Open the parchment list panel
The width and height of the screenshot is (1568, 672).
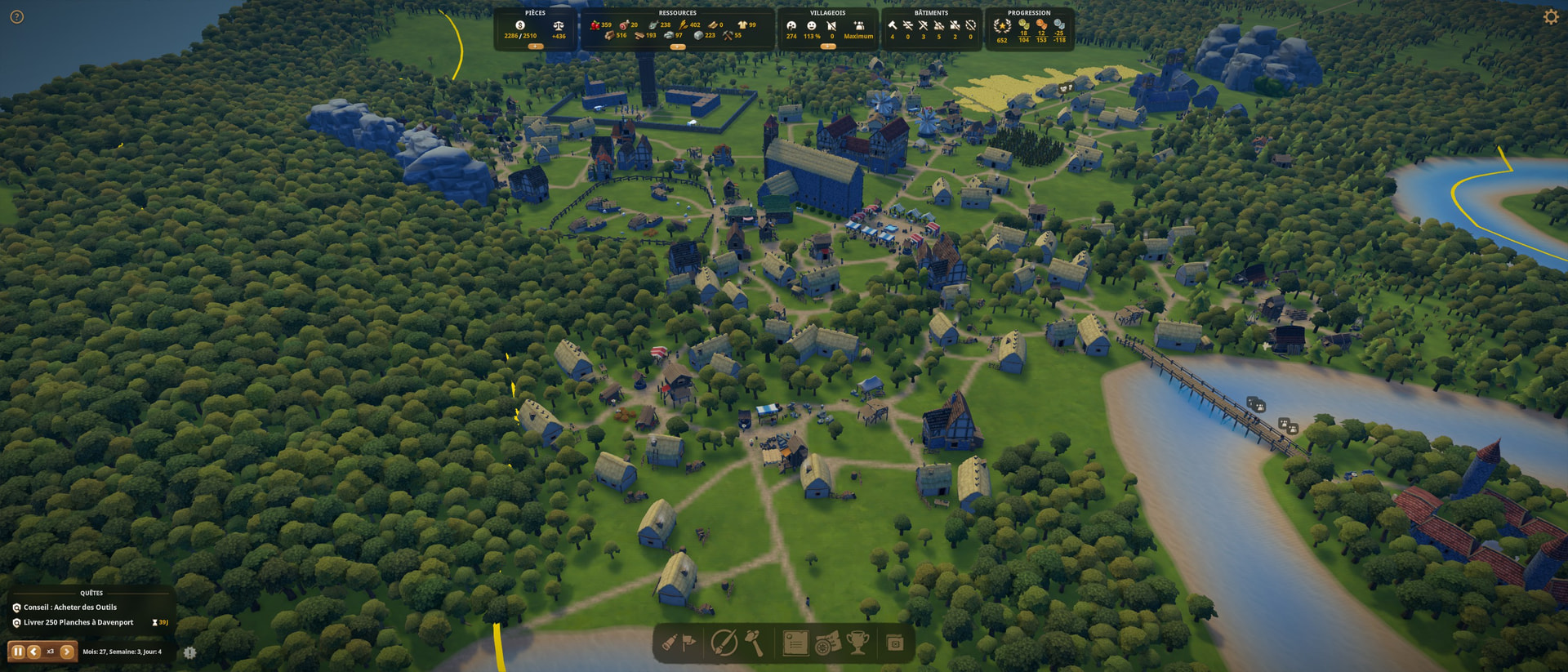point(795,643)
